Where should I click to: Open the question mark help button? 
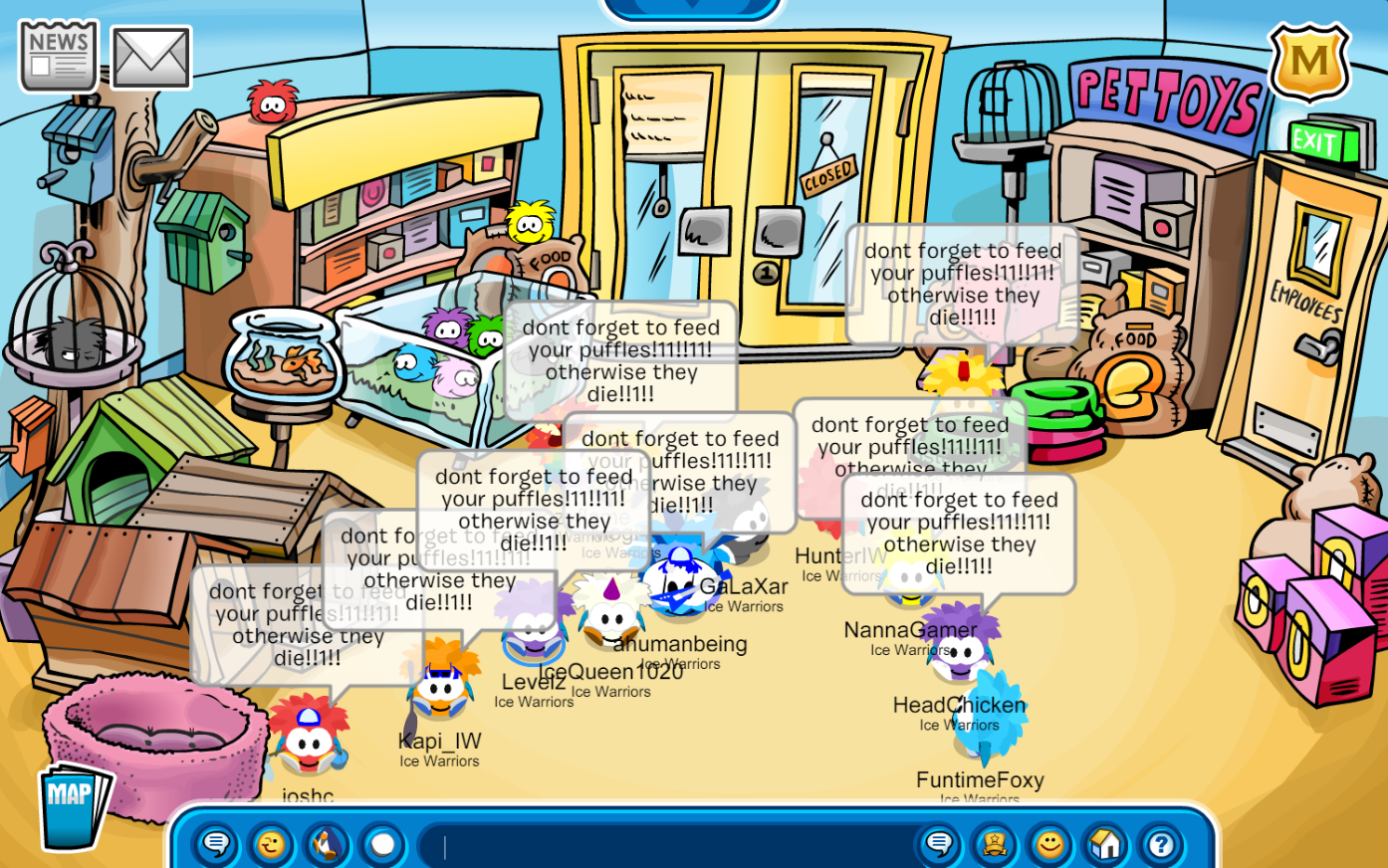[x=1161, y=845]
